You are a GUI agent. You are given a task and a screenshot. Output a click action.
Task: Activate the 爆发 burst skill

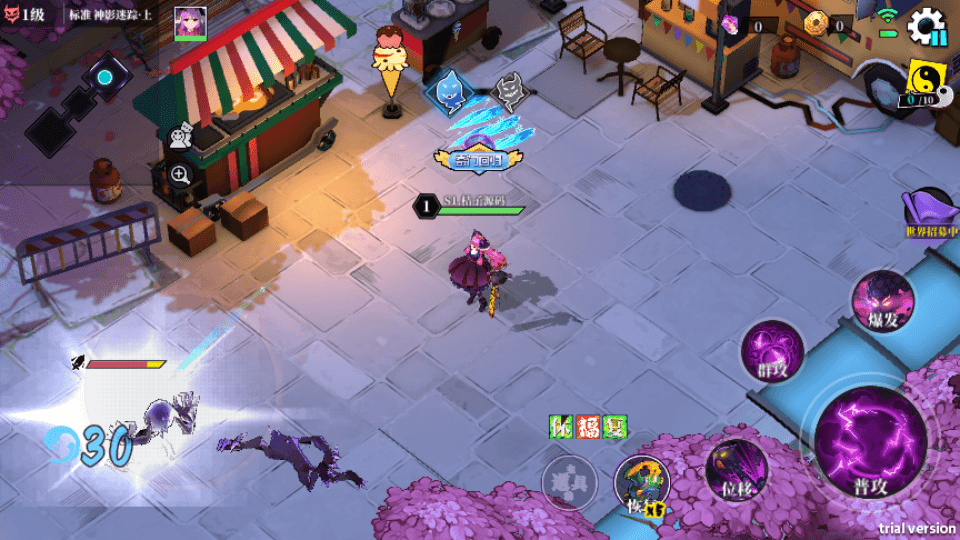[x=883, y=300]
